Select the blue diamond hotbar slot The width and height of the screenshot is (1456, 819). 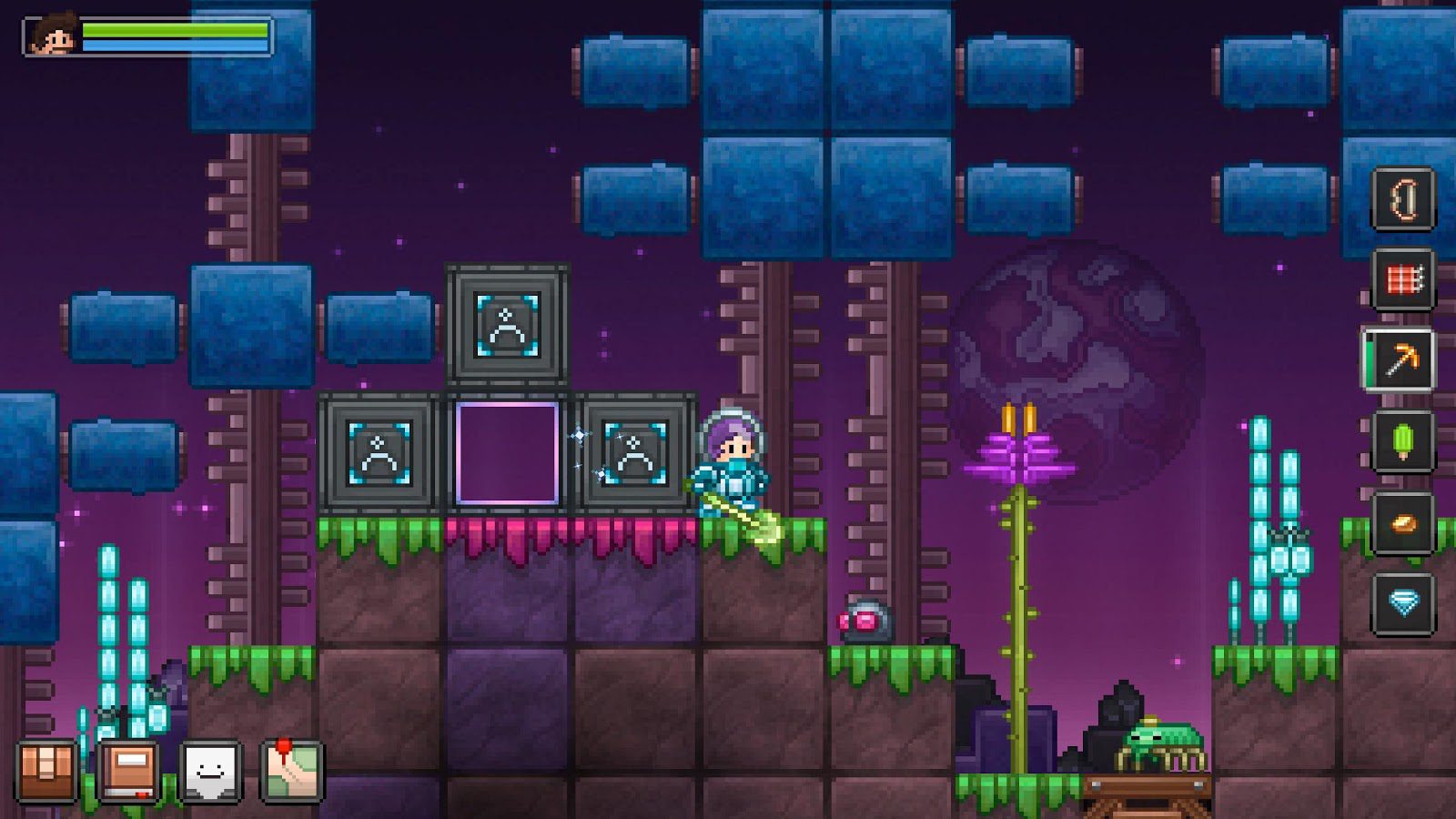tap(1402, 603)
